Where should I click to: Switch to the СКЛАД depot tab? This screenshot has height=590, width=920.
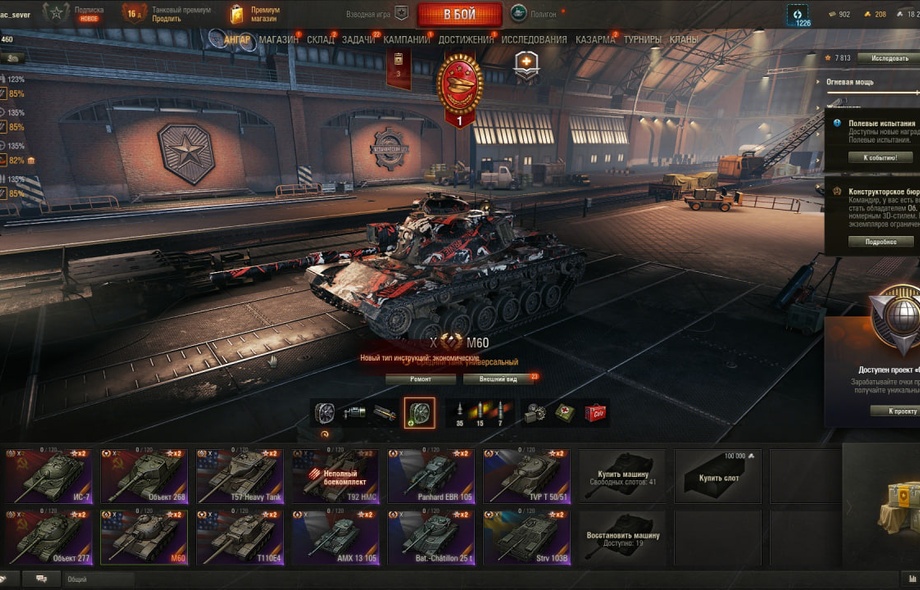coord(321,40)
